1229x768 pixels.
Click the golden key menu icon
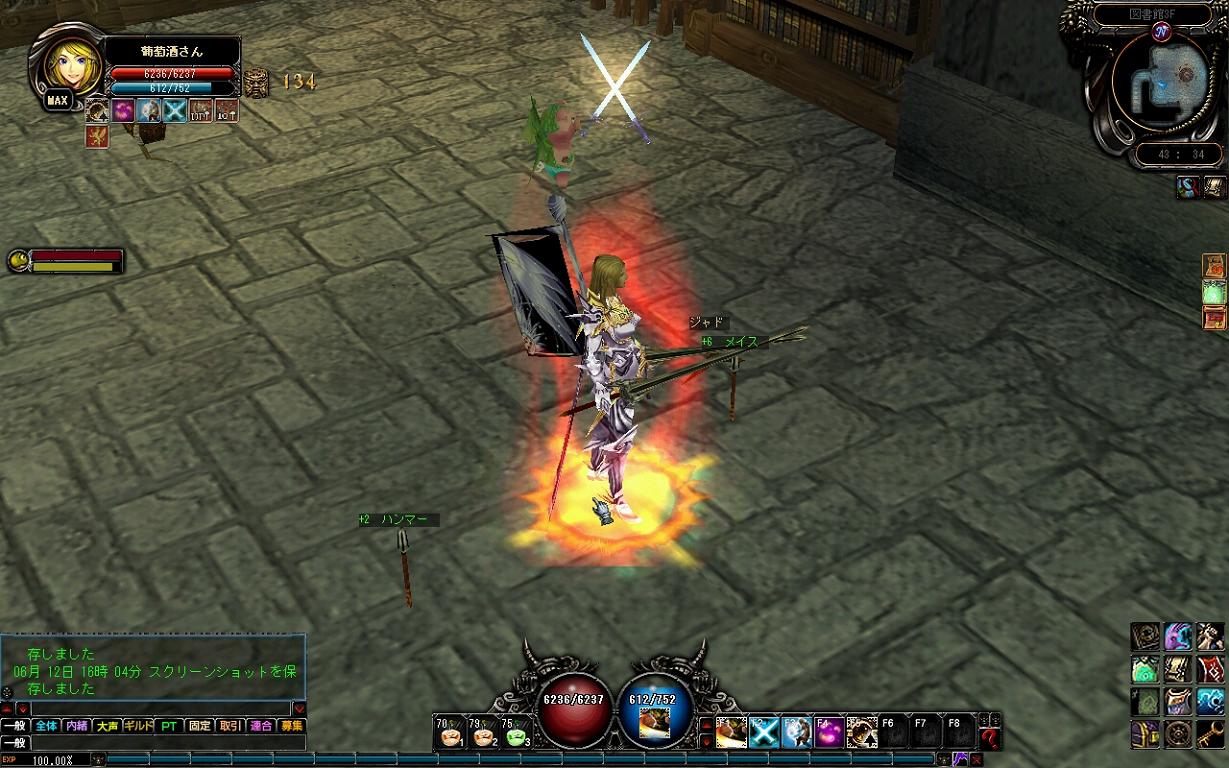click(1210, 734)
